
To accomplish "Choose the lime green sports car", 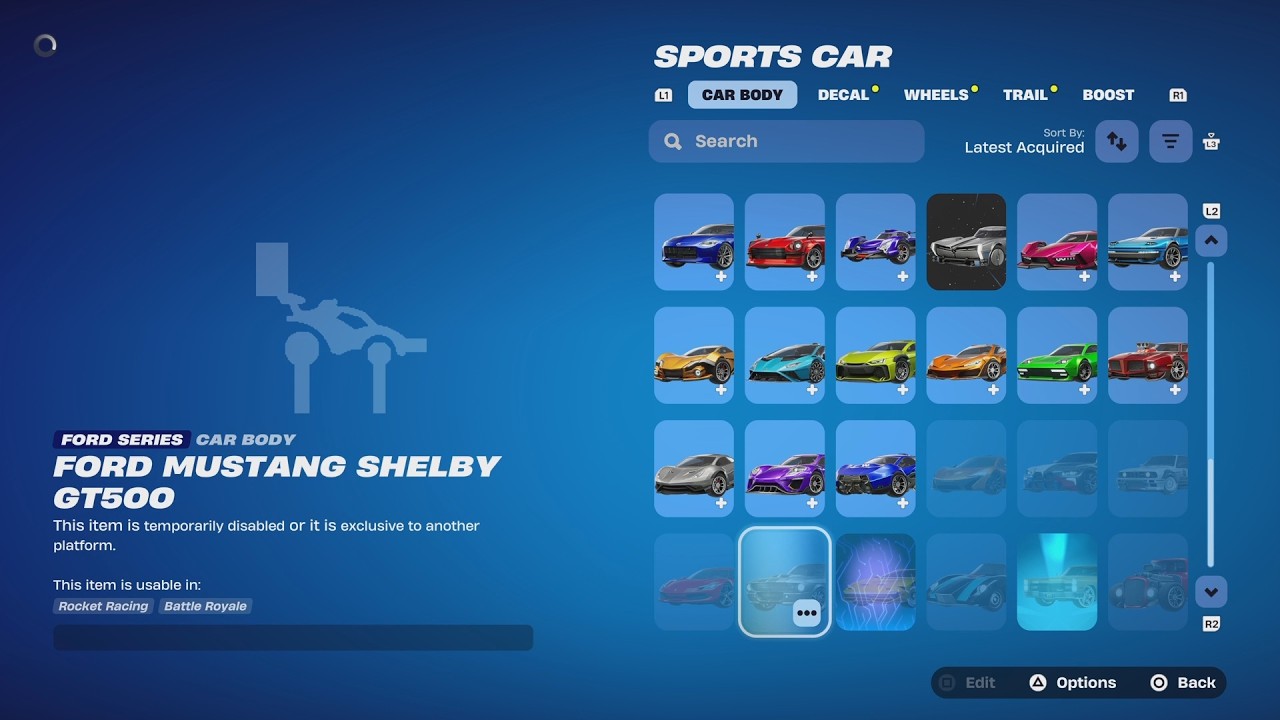I will (x=875, y=355).
